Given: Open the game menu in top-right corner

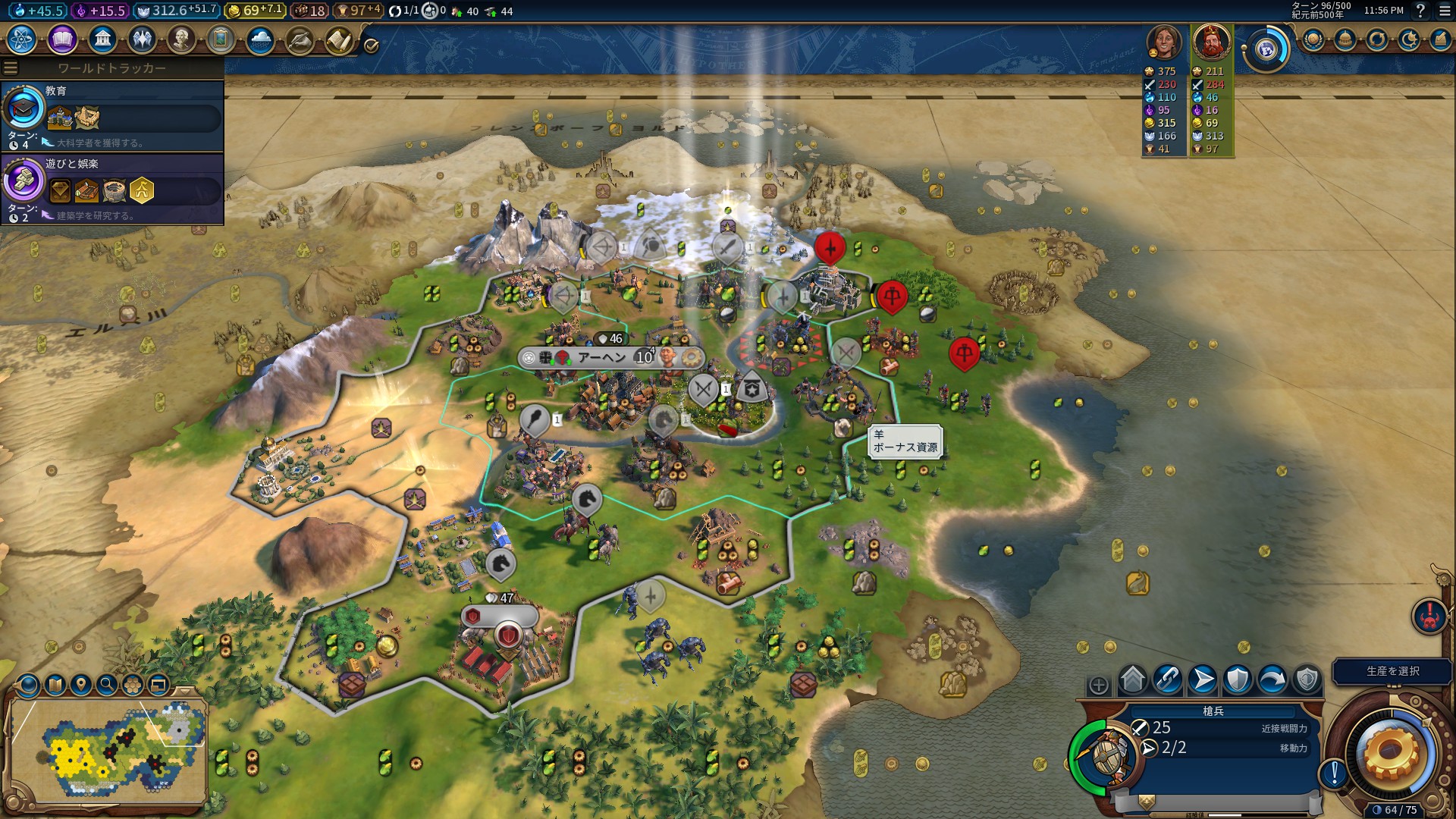Looking at the screenshot, I should [1445, 11].
